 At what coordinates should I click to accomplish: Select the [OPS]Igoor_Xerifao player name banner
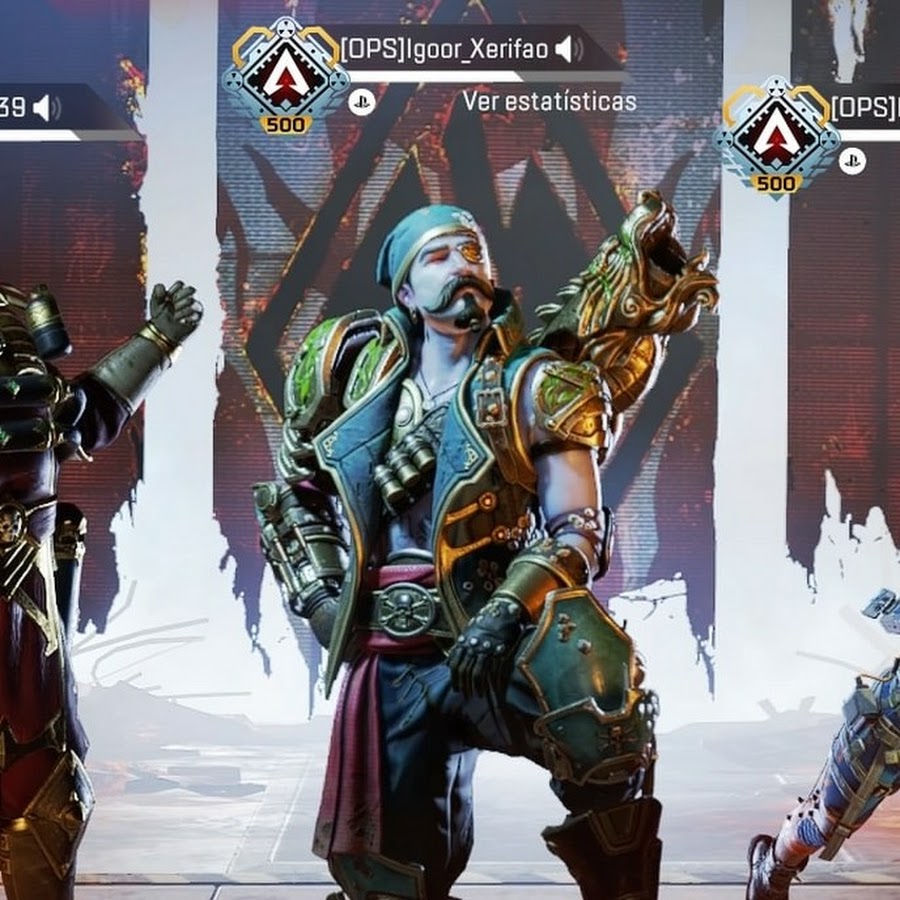[445, 49]
